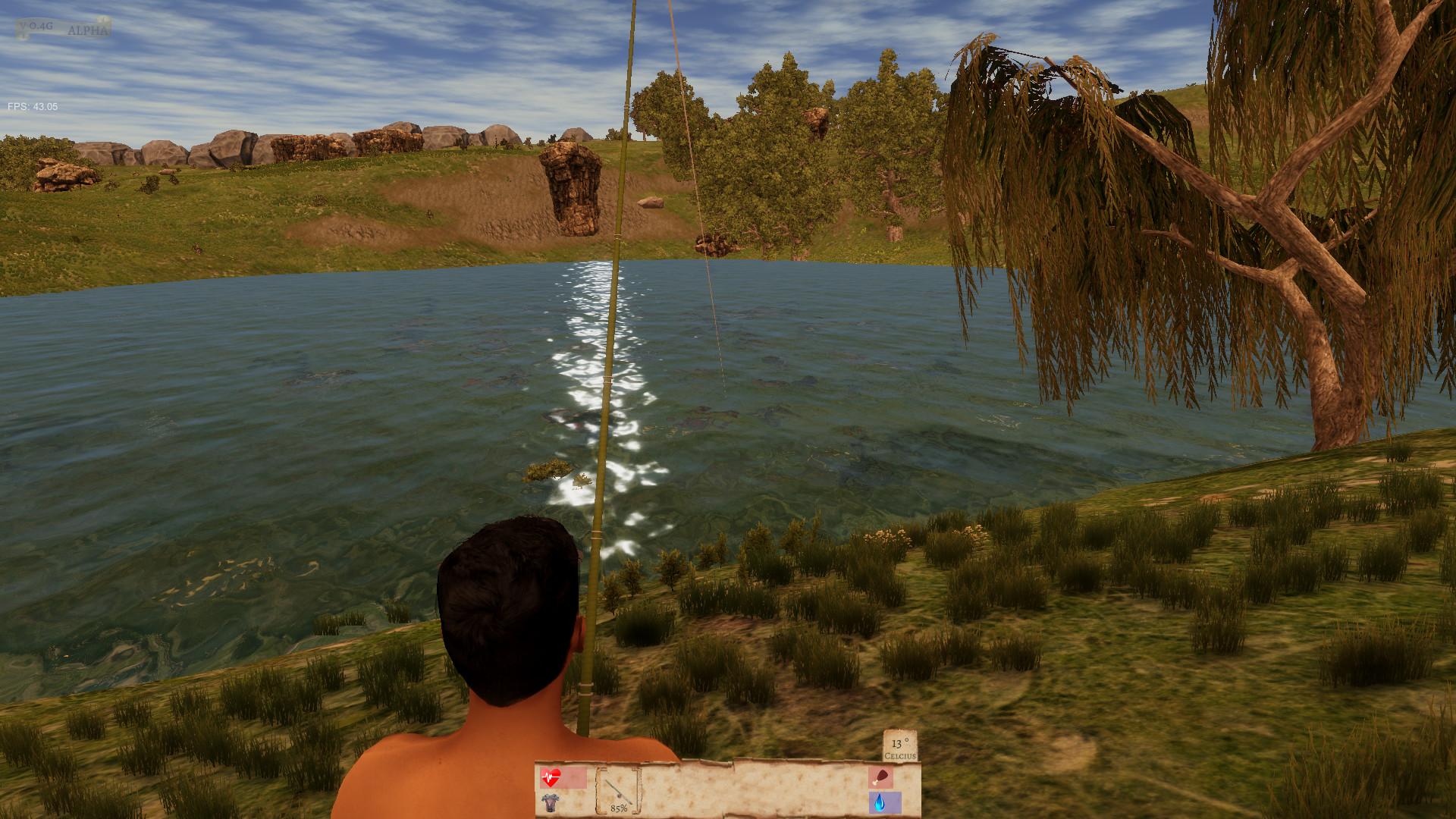The width and height of the screenshot is (1456, 819).
Task: Click the fishing rod hotbar icon
Action: click(x=618, y=792)
